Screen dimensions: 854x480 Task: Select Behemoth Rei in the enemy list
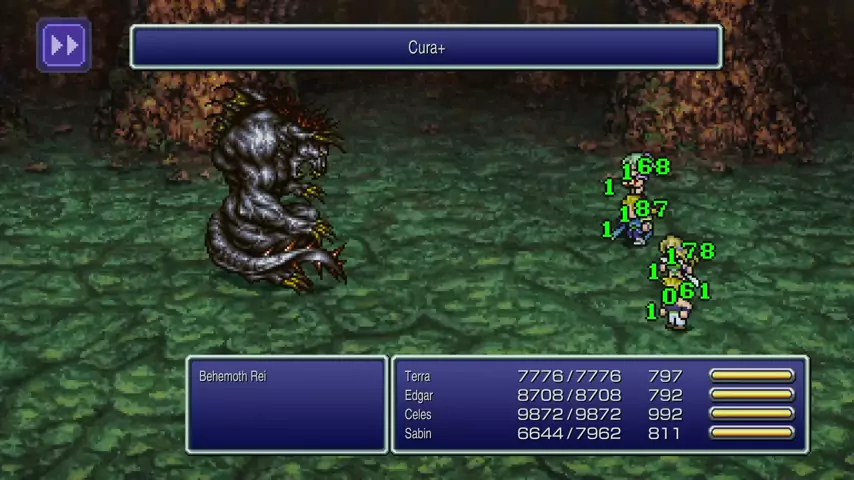tap(233, 376)
